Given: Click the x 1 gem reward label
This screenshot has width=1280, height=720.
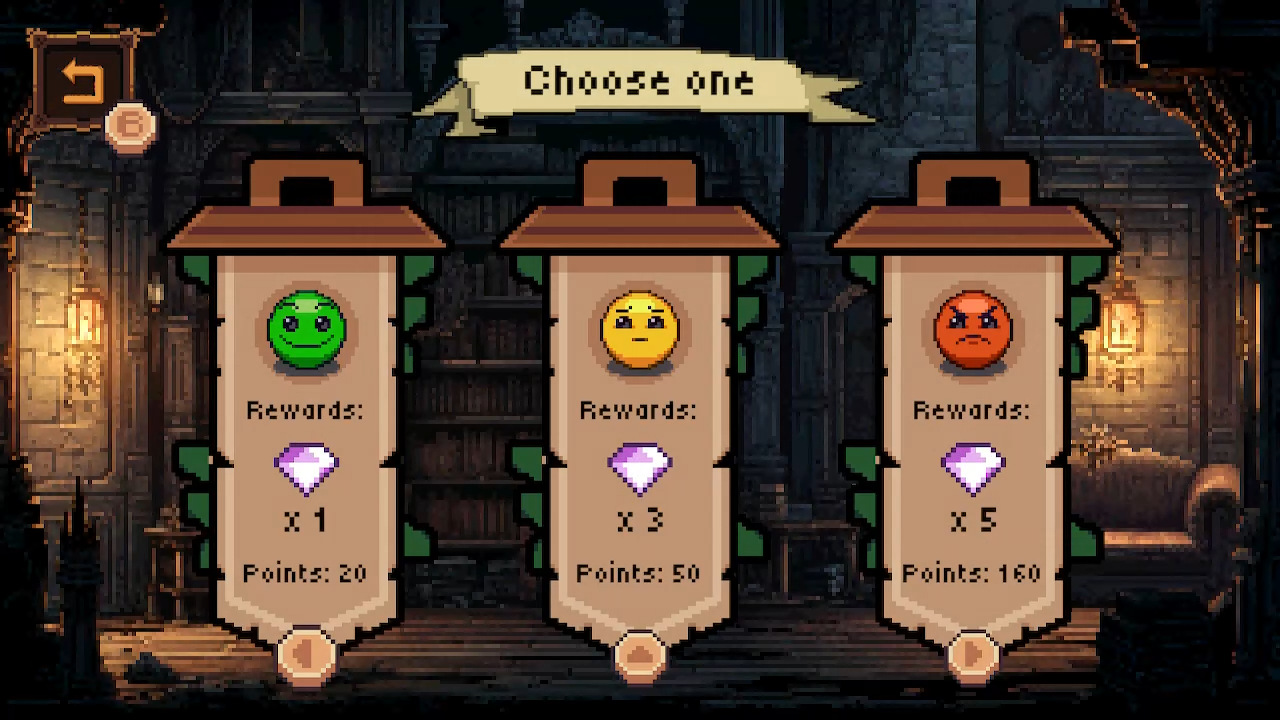Looking at the screenshot, I should (307, 520).
